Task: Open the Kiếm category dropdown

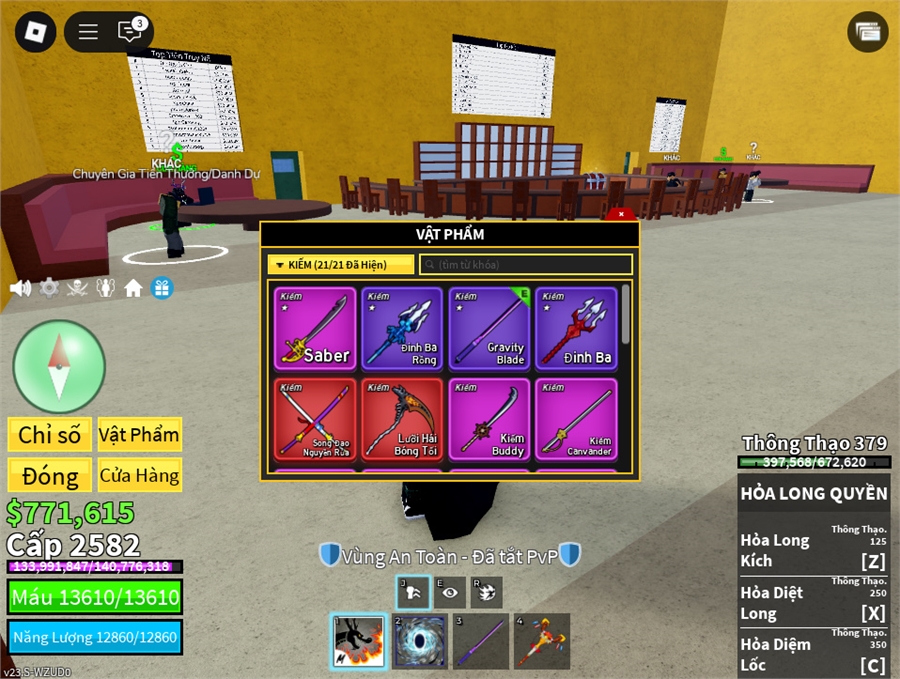Action: (x=341, y=265)
